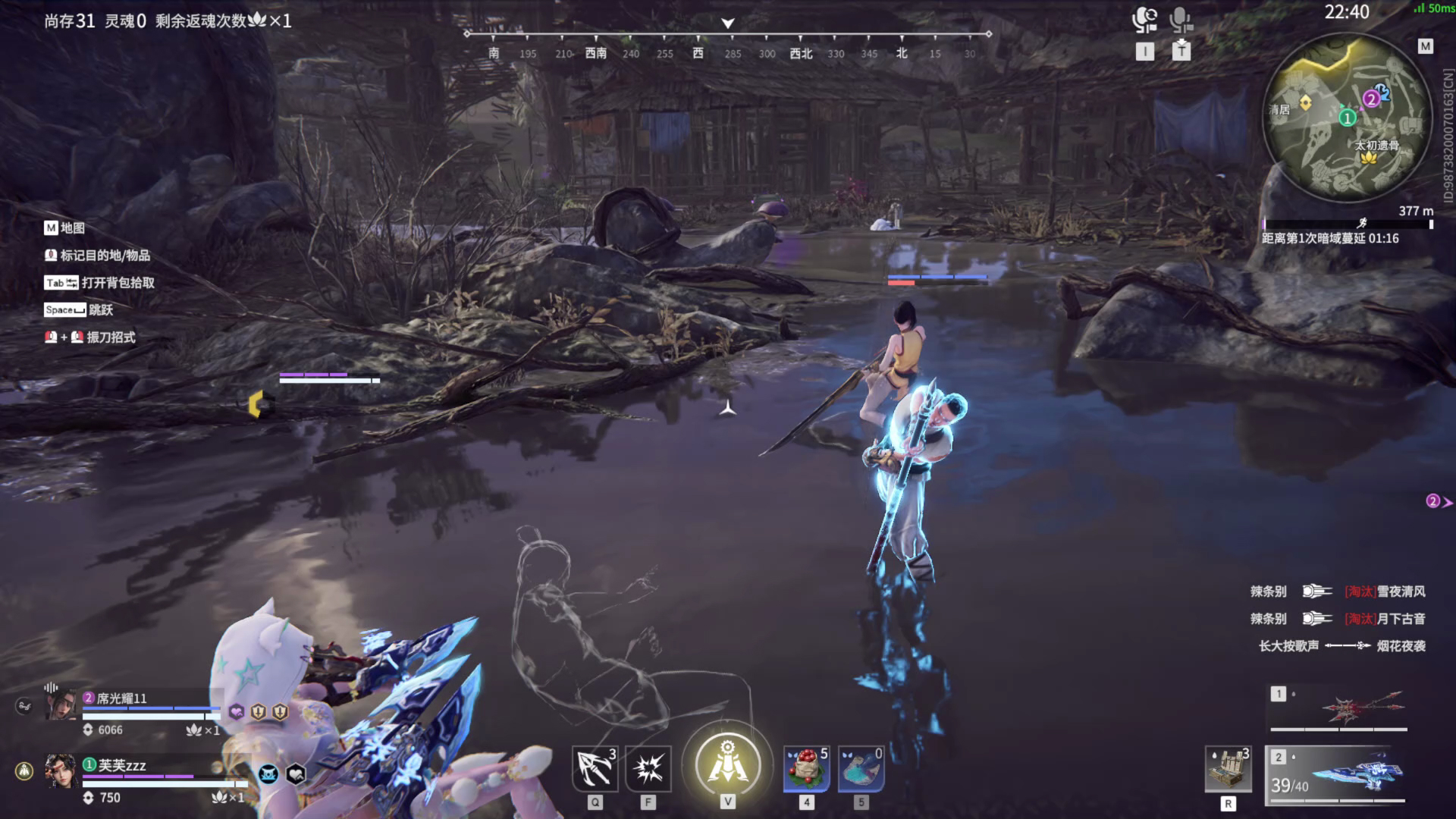Click the purple teammate 2 marker on minimap

tap(1370, 99)
